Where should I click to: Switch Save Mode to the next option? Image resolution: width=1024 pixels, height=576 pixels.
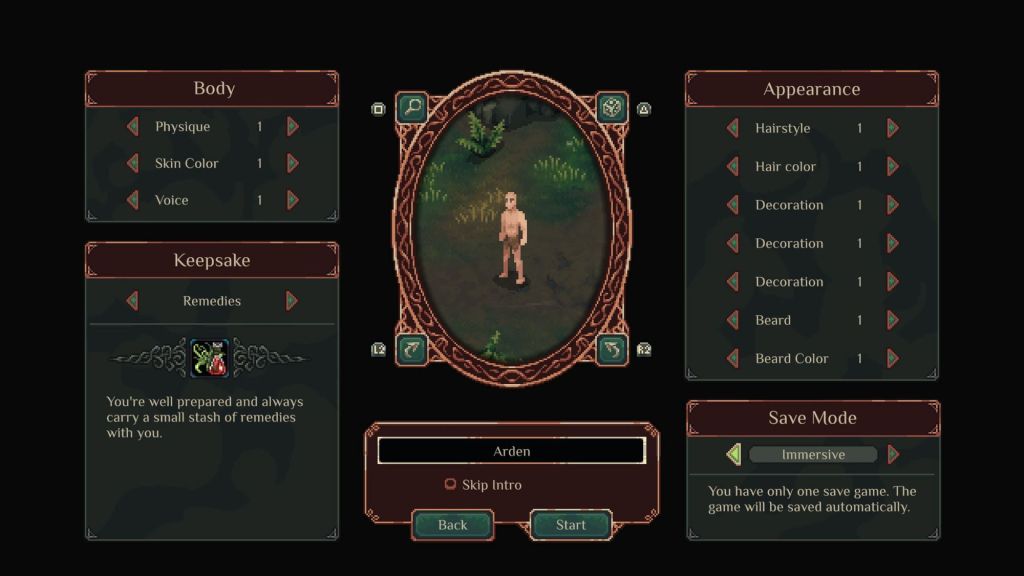(893, 455)
